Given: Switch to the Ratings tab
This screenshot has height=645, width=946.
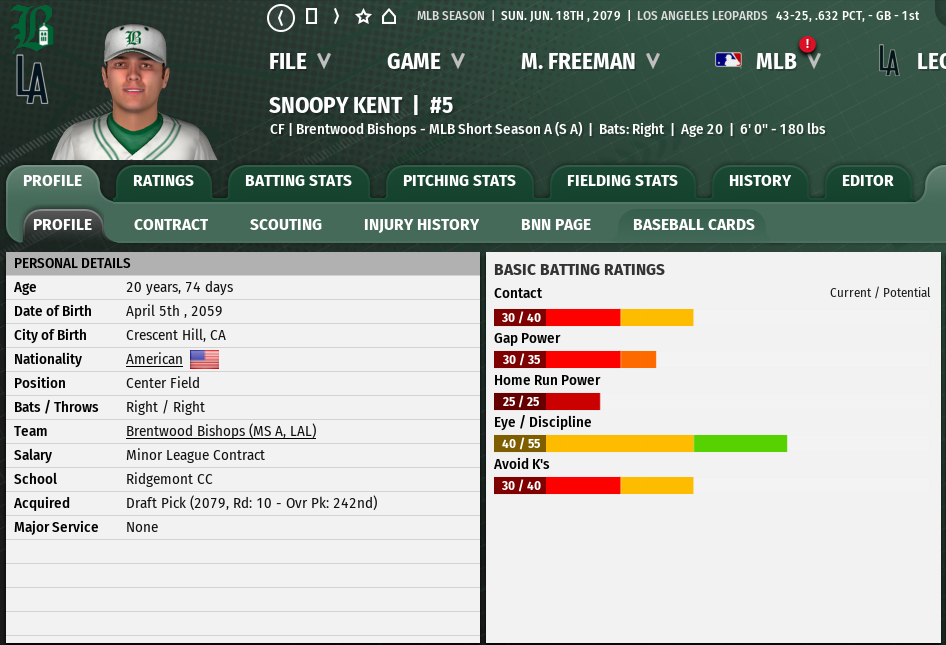Looking at the screenshot, I should tap(163, 181).
